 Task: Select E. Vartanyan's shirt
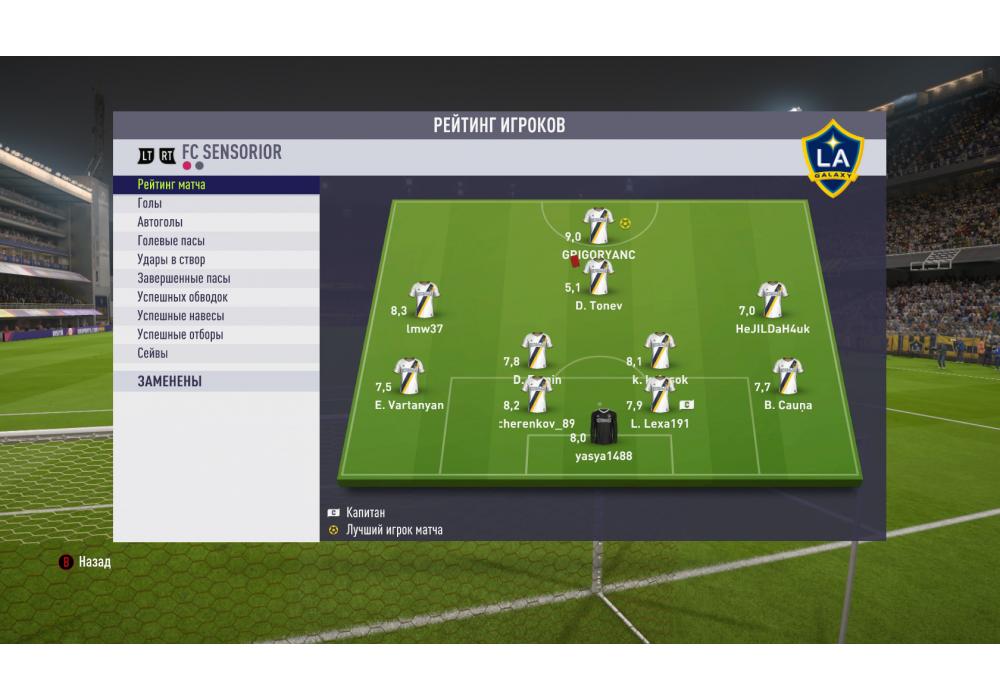409,377
